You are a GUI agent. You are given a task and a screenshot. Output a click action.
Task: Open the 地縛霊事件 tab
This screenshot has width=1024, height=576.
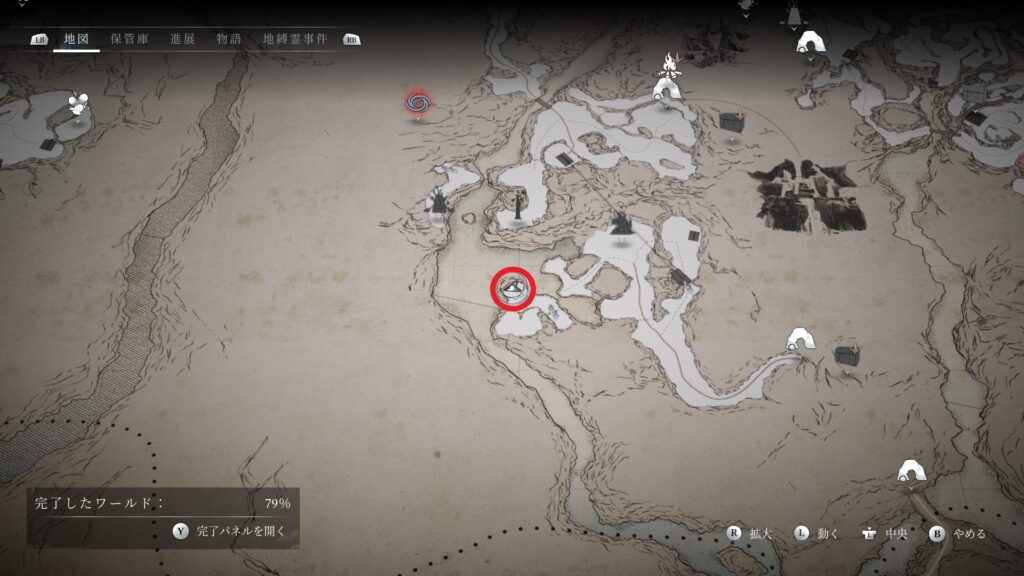(294, 40)
